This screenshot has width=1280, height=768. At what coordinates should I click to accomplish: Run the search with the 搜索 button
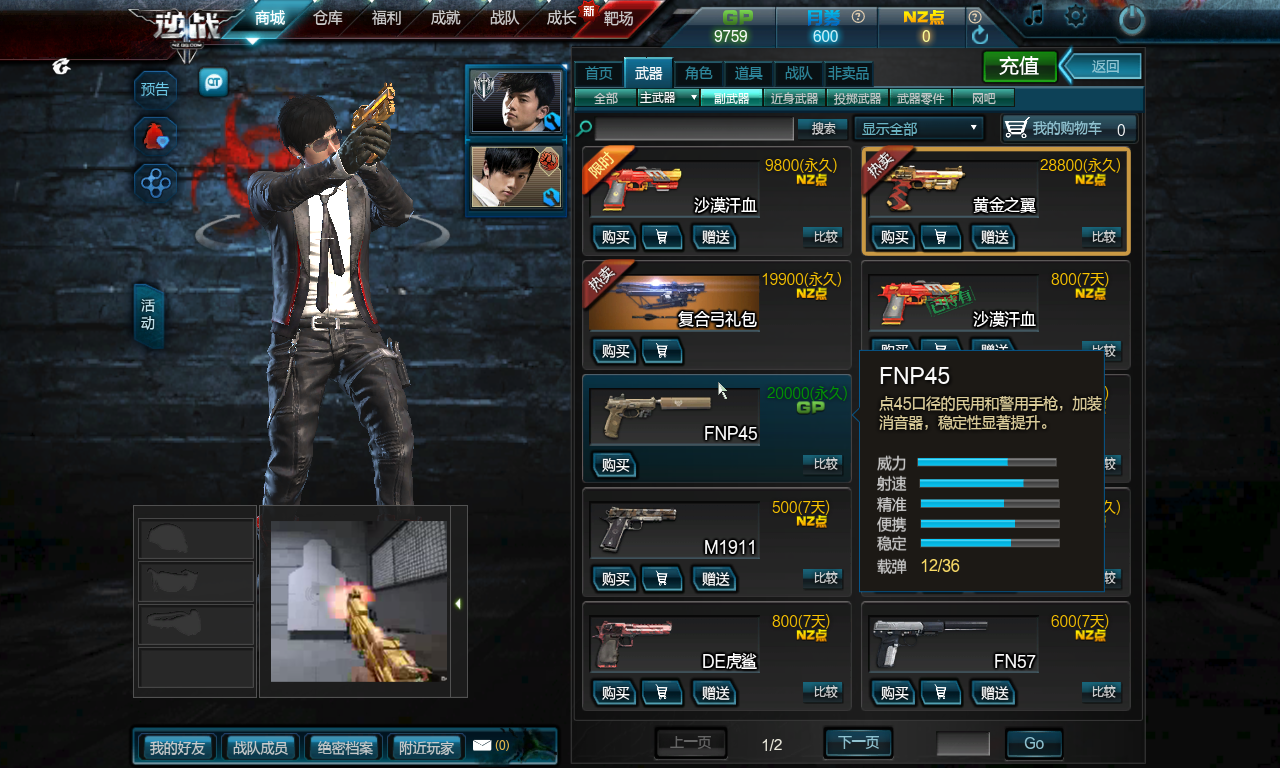pos(823,128)
